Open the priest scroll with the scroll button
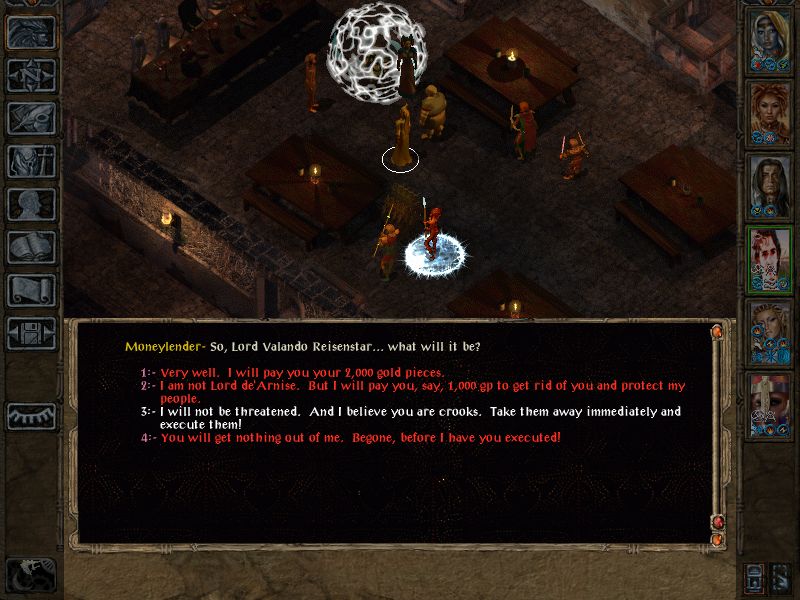The height and width of the screenshot is (600, 800). click(31, 290)
